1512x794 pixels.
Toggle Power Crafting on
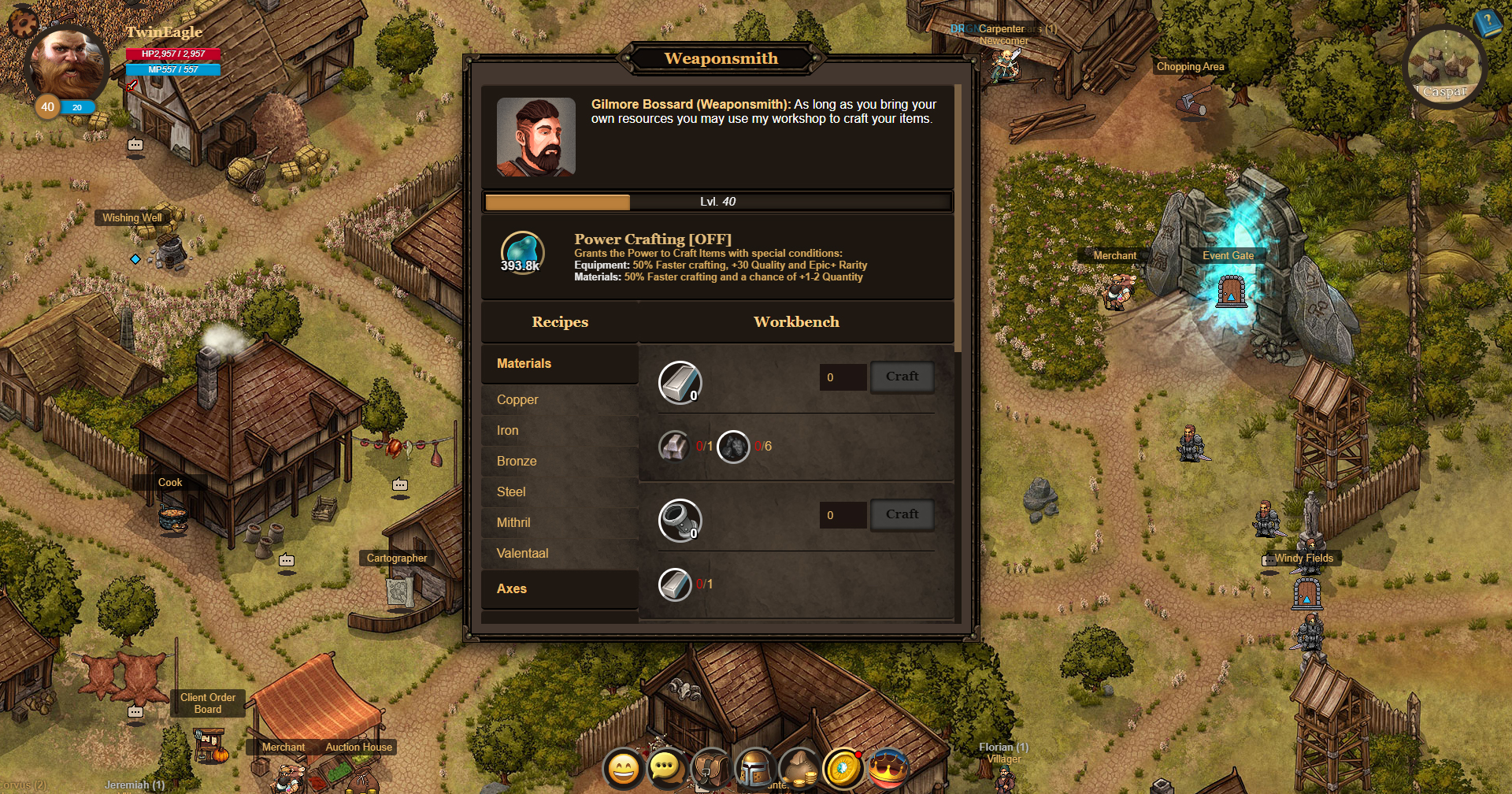[x=524, y=252]
